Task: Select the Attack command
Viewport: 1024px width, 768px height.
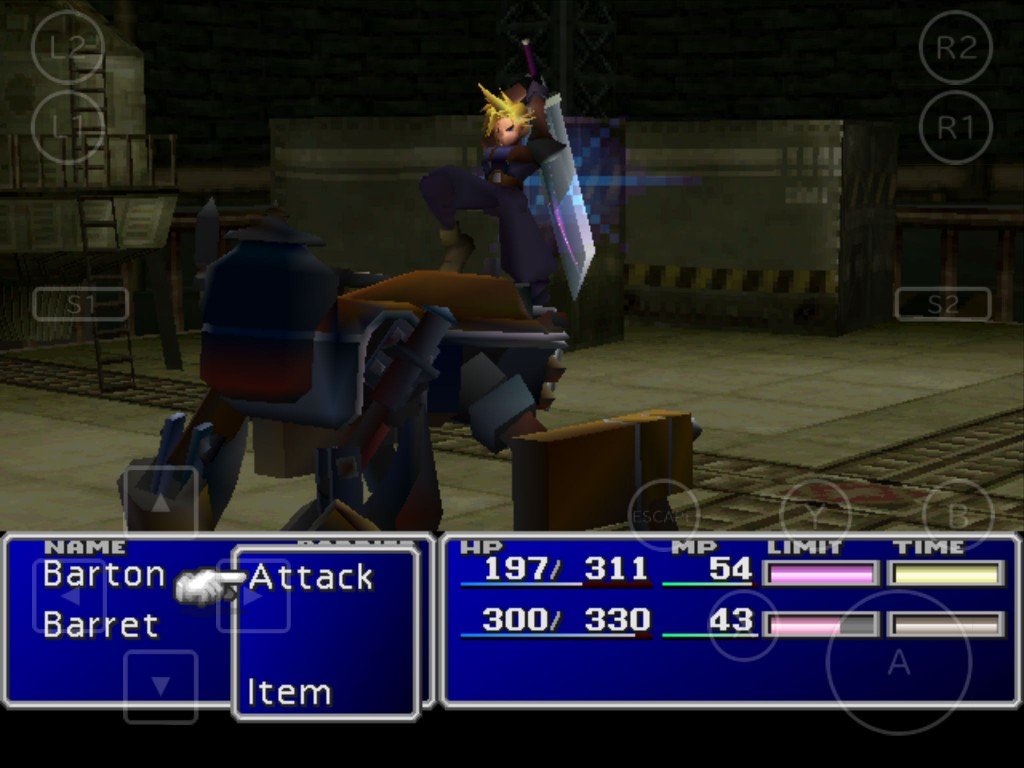Action: pyautogui.click(x=311, y=577)
